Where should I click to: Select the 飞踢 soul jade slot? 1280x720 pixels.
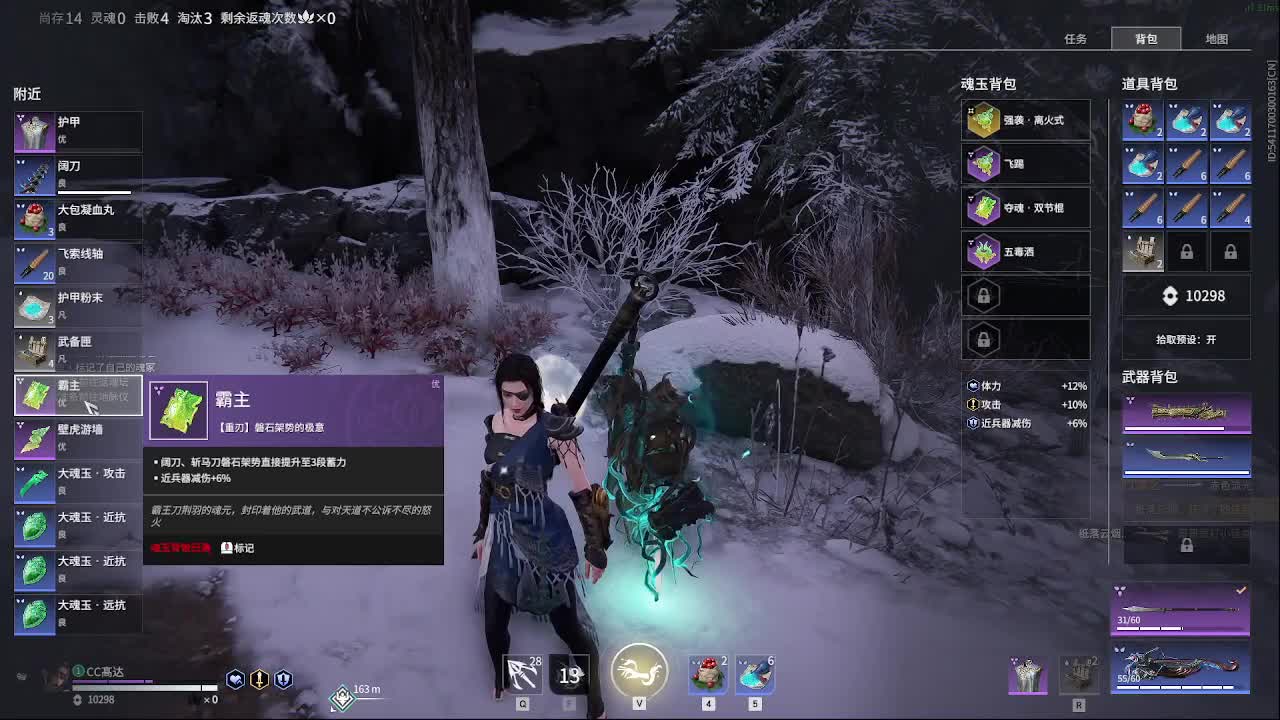coord(1025,164)
